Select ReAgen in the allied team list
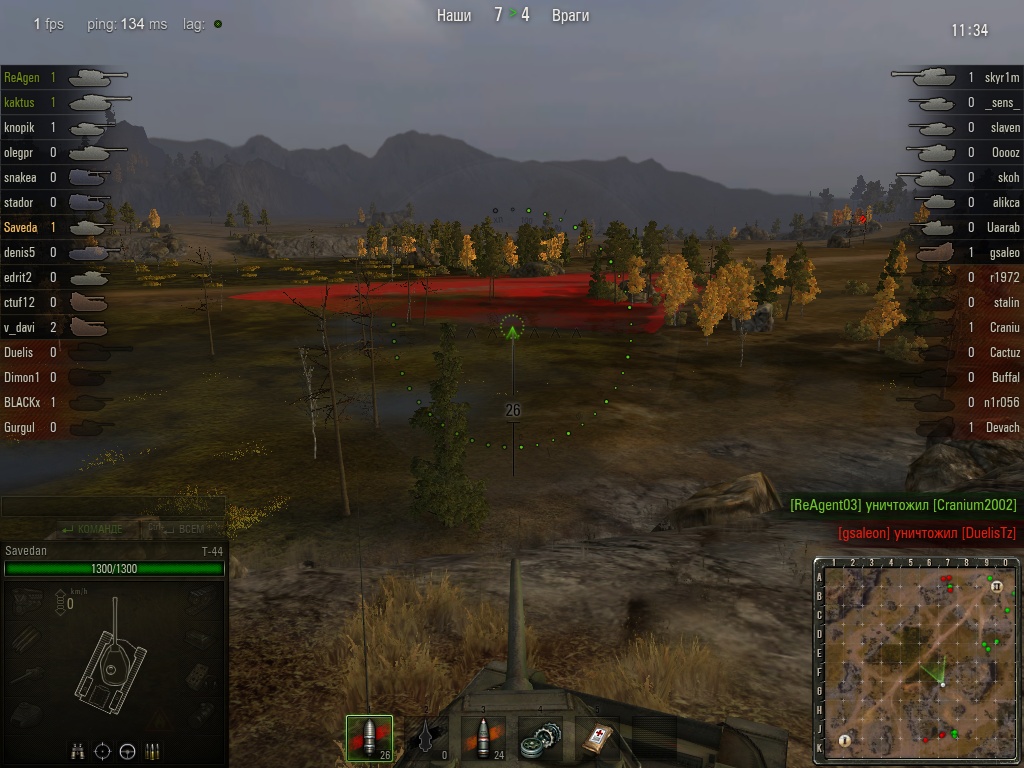The height and width of the screenshot is (768, 1024). pyautogui.click(x=22, y=77)
